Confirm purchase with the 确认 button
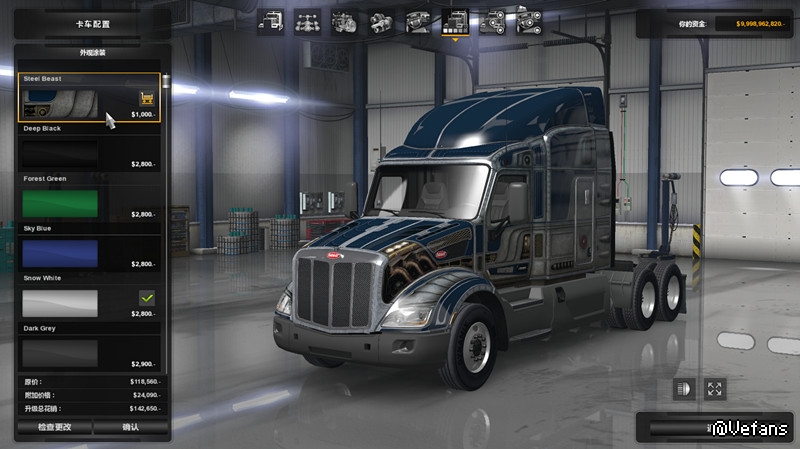 click(131, 427)
